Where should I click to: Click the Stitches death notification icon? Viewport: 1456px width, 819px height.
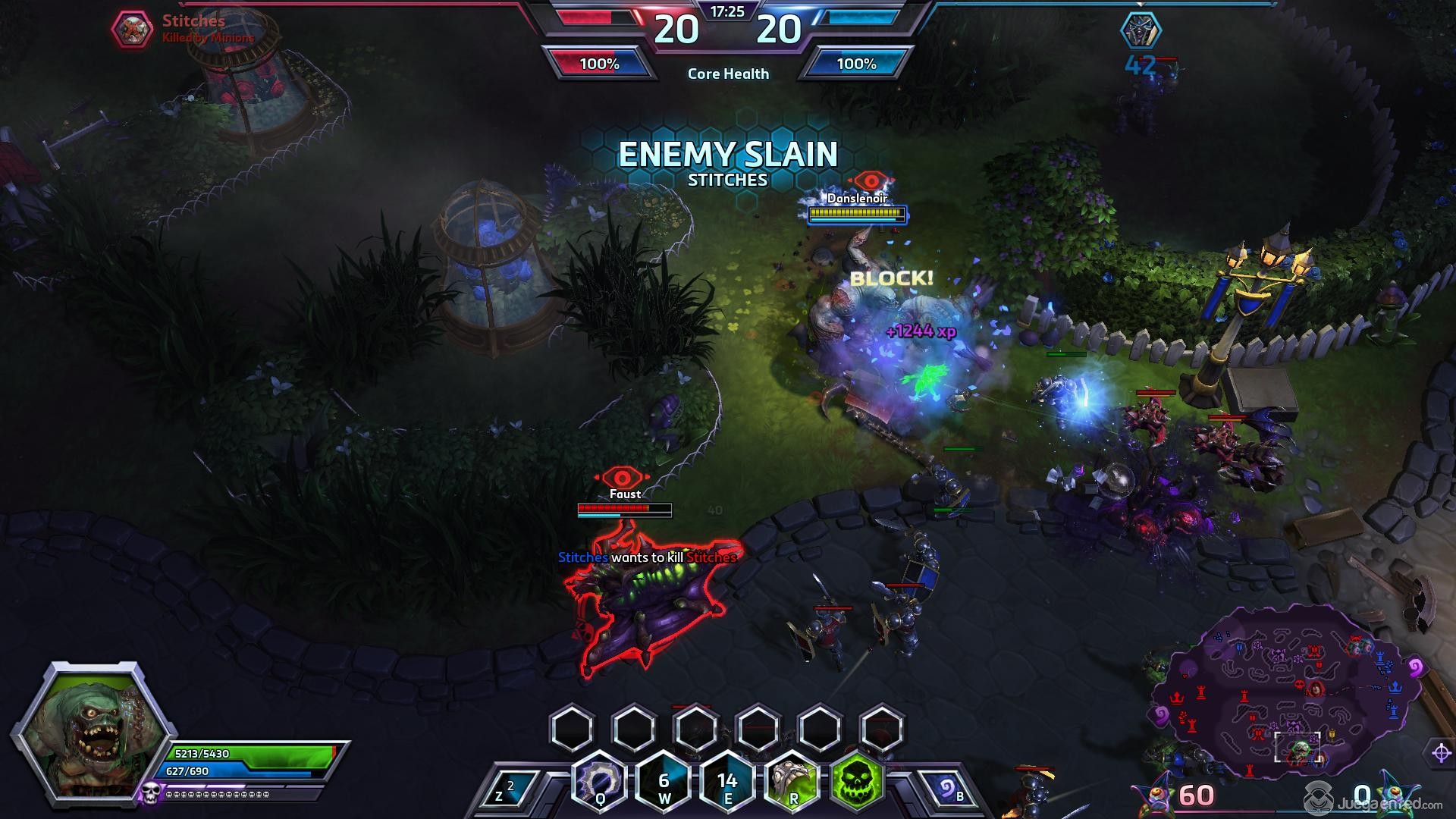pos(133,29)
